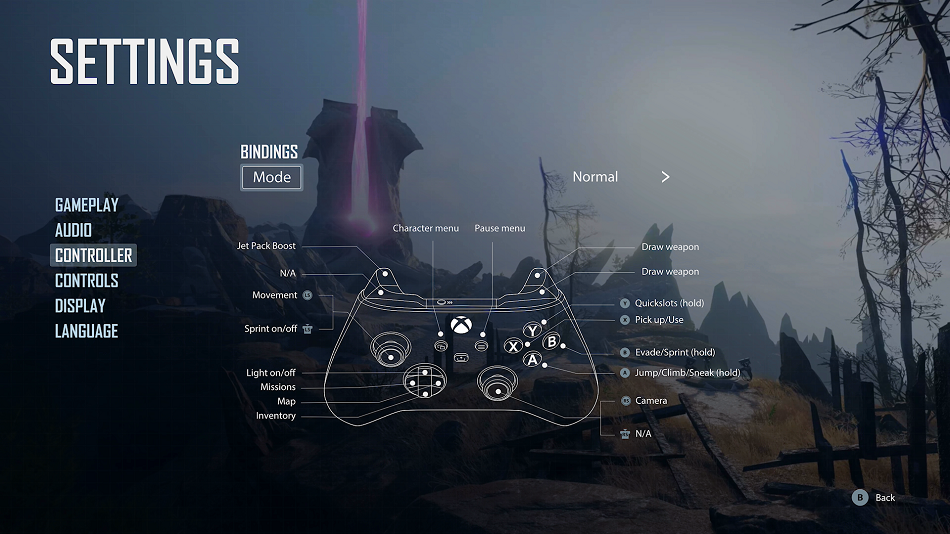Select the Controller settings category
950x534 pixels.
tap(93, 255)
